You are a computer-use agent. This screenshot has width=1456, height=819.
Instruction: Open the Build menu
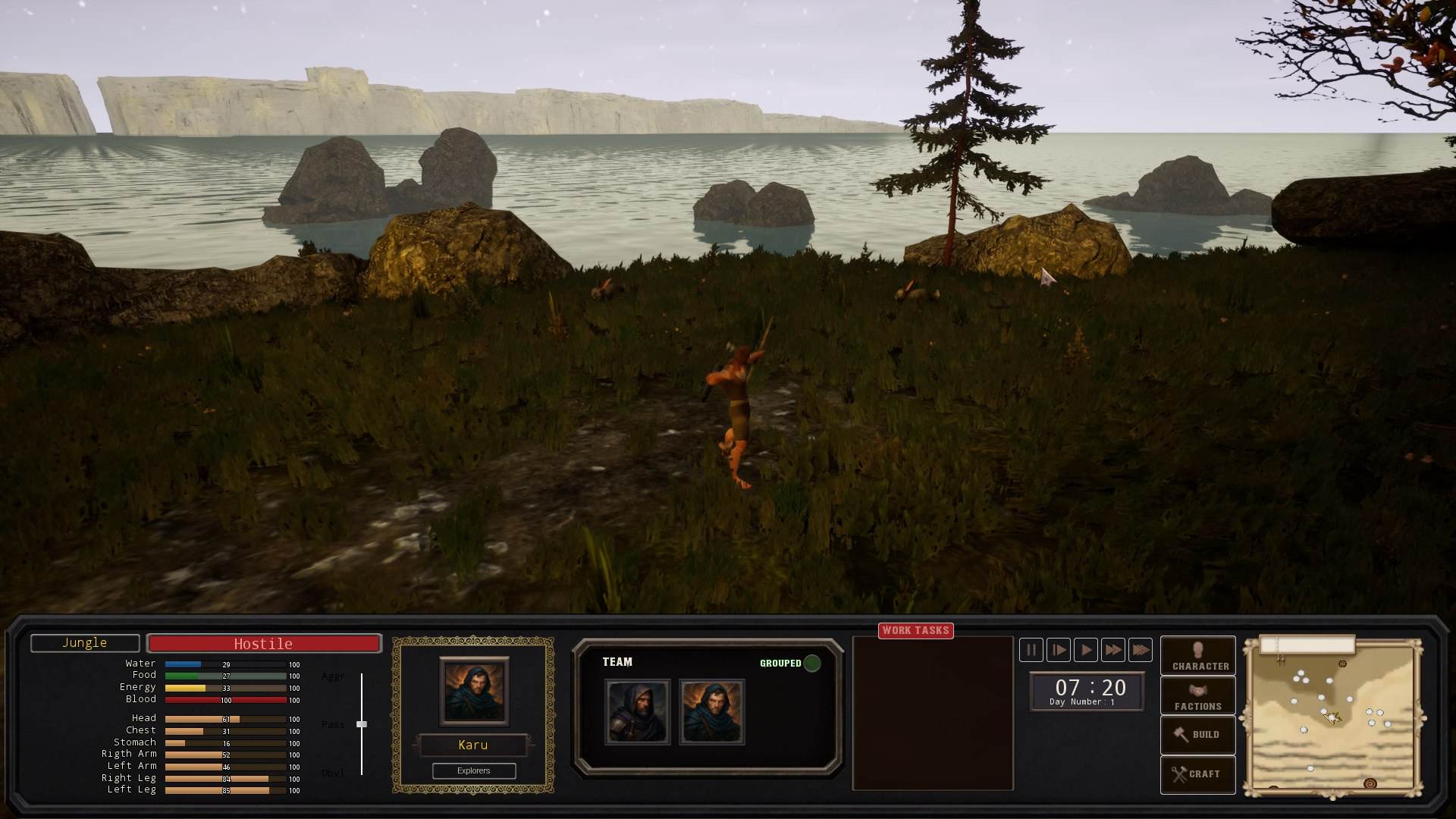tap(1197, 734)
